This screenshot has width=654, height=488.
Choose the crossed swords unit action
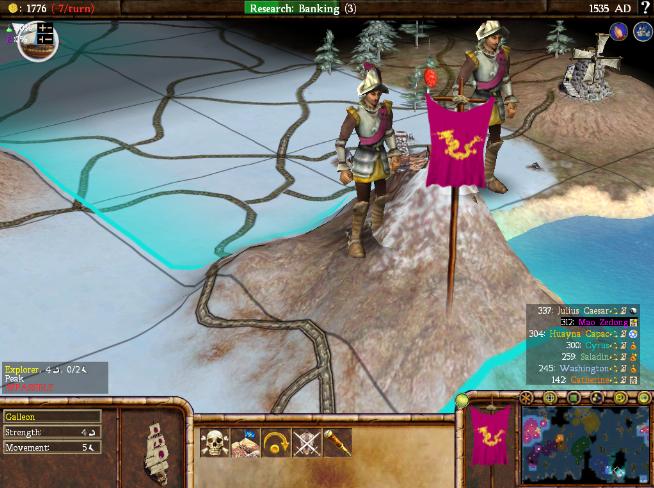(x=305, y=441)
